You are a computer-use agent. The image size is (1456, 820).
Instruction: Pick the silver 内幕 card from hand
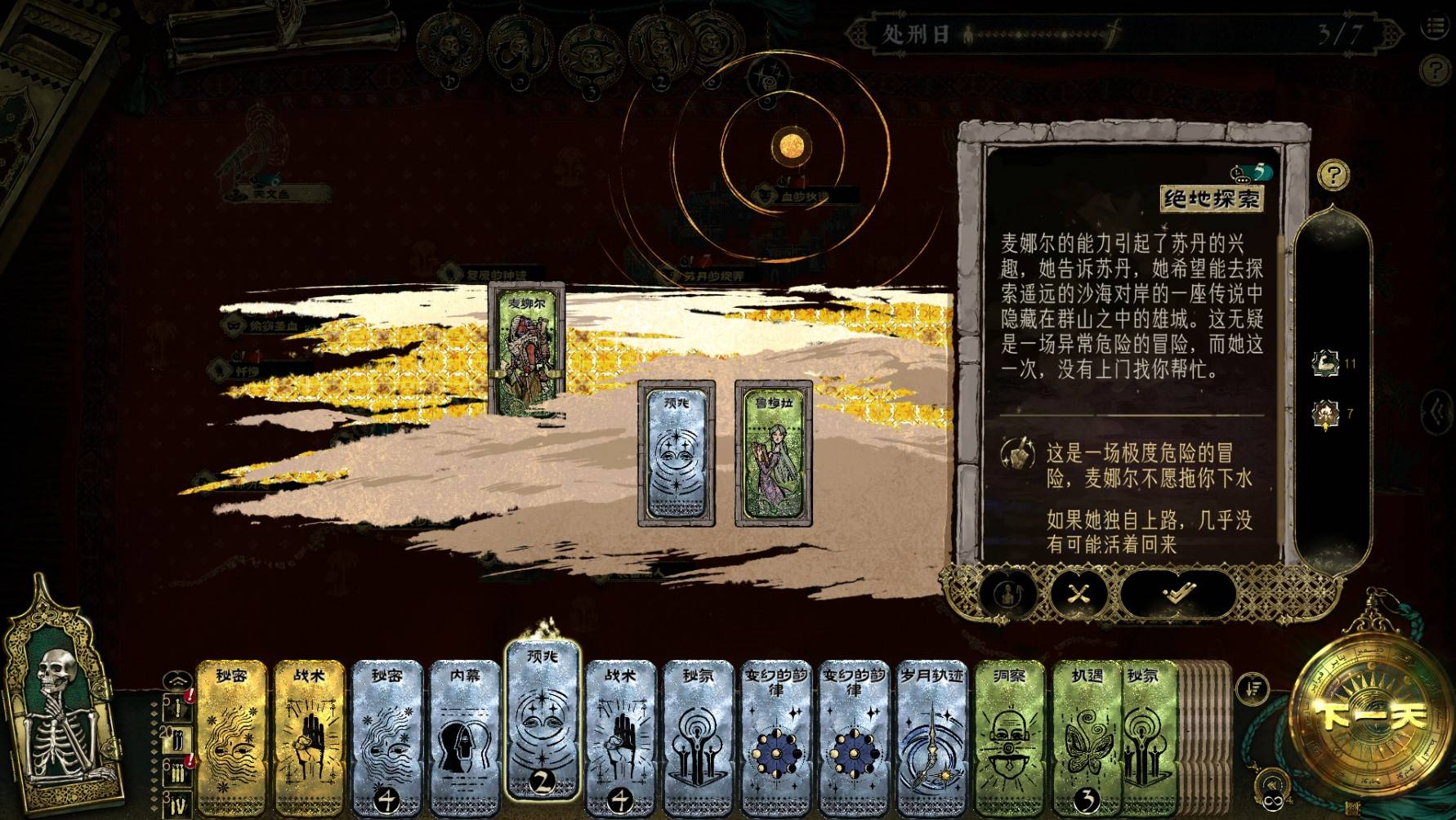point(466,735)
